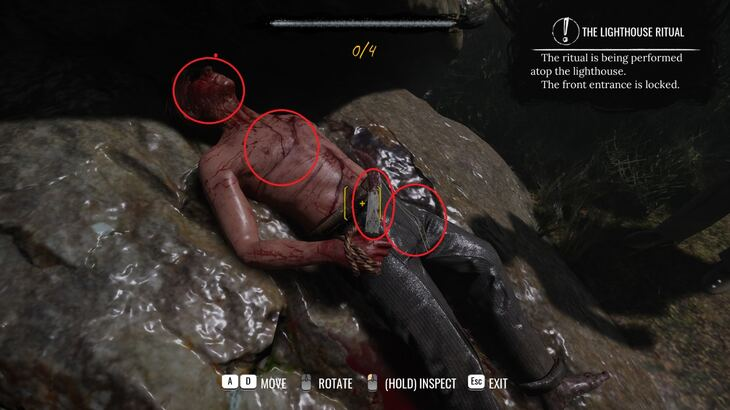Inspect the circled object under the yellow brackets
730x410 pixels.
click(x=372, y=204)
